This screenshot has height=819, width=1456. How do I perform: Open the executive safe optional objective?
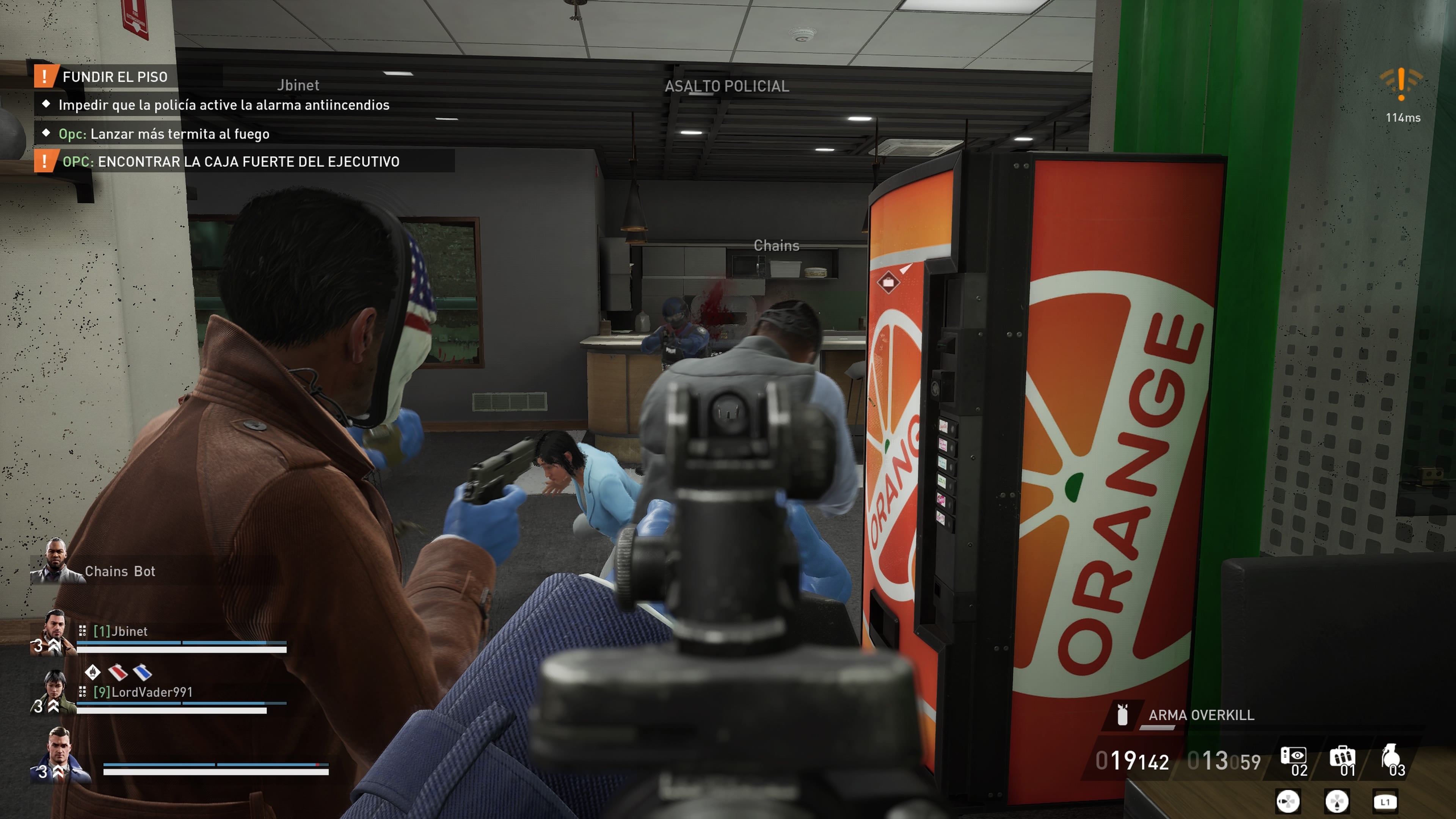click(231, 162)
